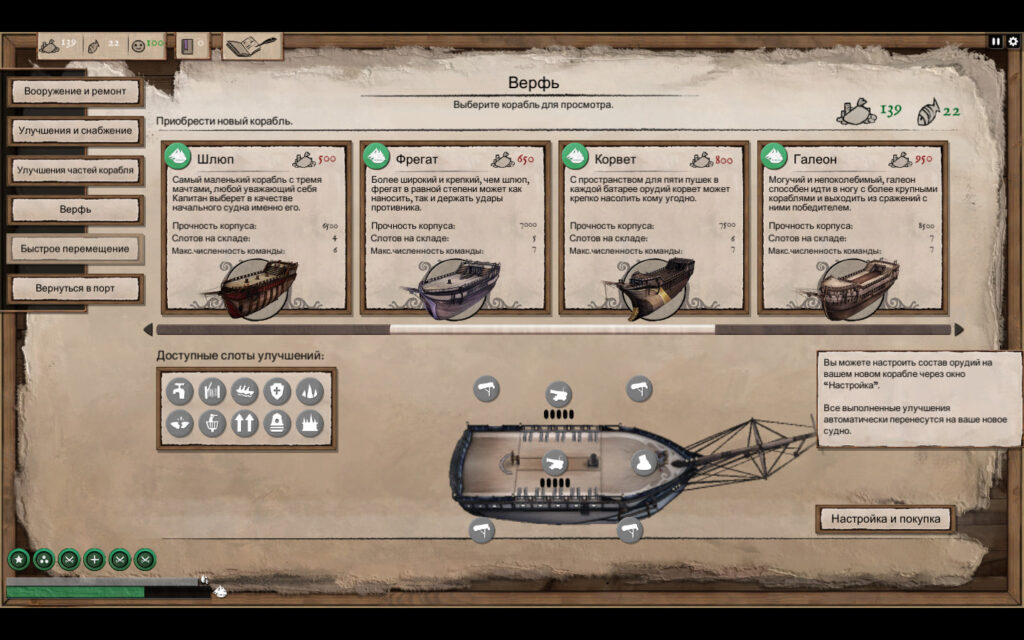Image resolution: width=1024 pixels, height=640 pixels.
Task: Click the green plus icon
Action: pos(94,560)
